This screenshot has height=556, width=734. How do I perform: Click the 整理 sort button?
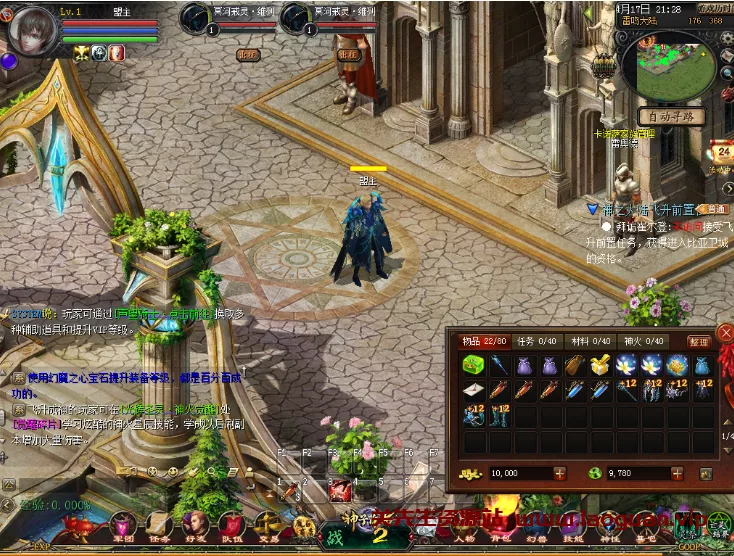point(699,342)
